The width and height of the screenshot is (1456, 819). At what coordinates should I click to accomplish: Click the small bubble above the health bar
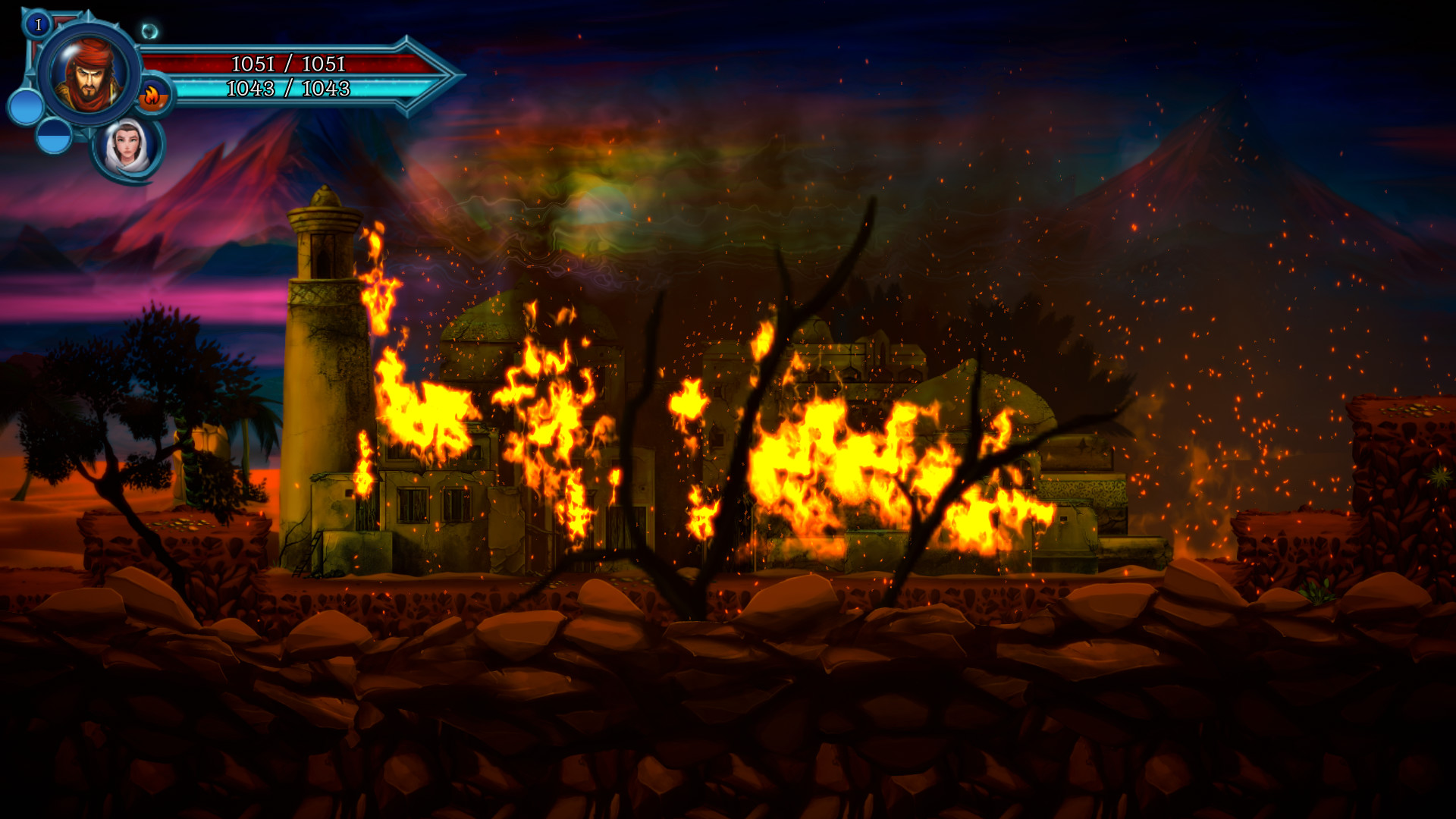click(150, 30)
